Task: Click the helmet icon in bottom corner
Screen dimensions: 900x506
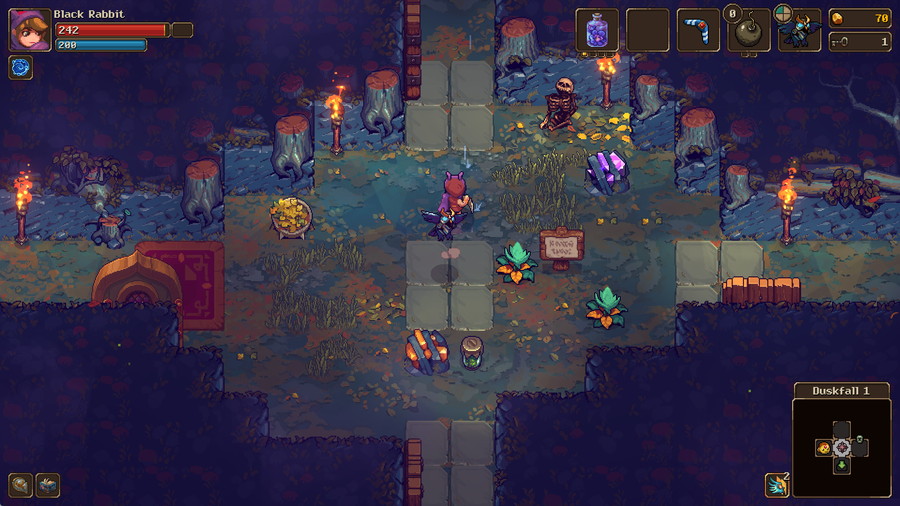Action: 20,485
